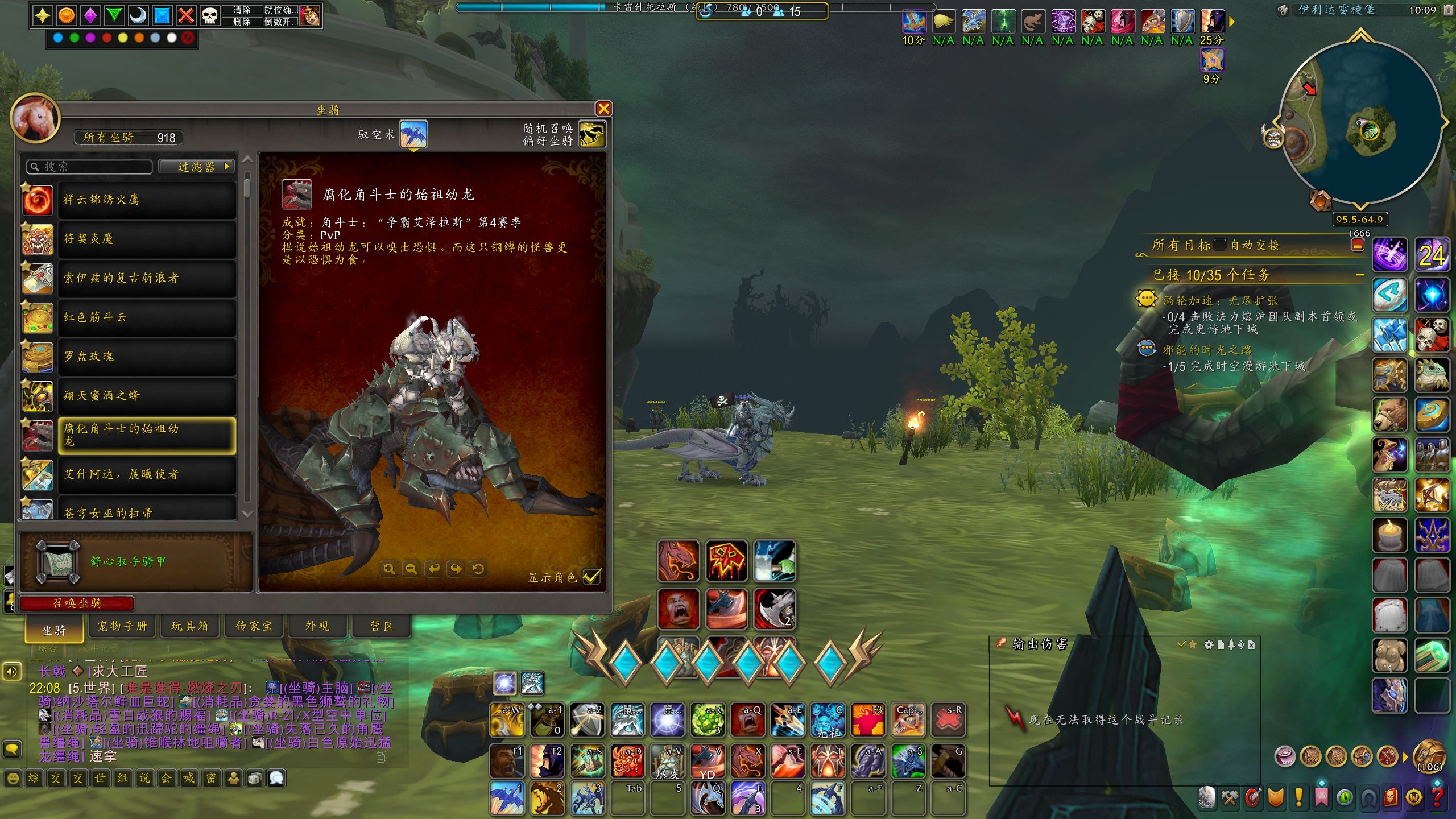The height and width of the screenshot is (819, 1456).
Task: Click the 召唤坐骑 summon mount button
Action: click(x=77, y=603)
